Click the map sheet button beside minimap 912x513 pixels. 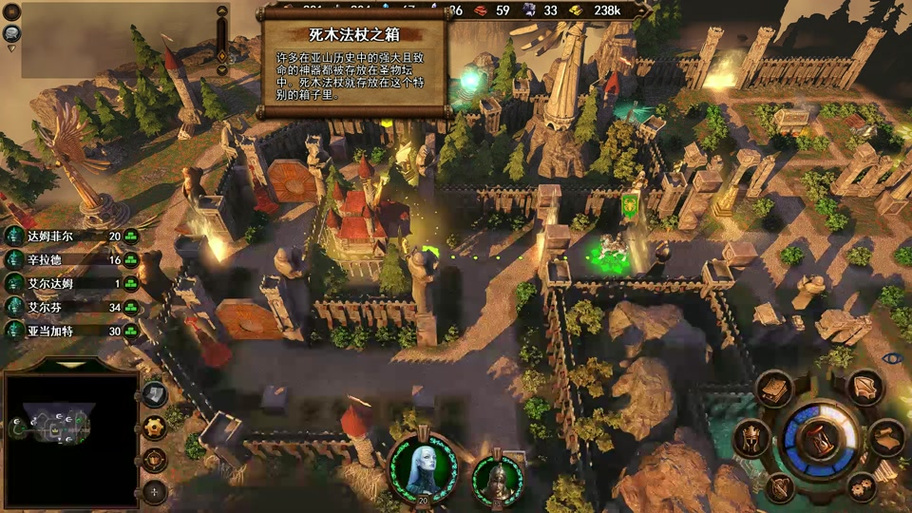[x=154, y=394]
